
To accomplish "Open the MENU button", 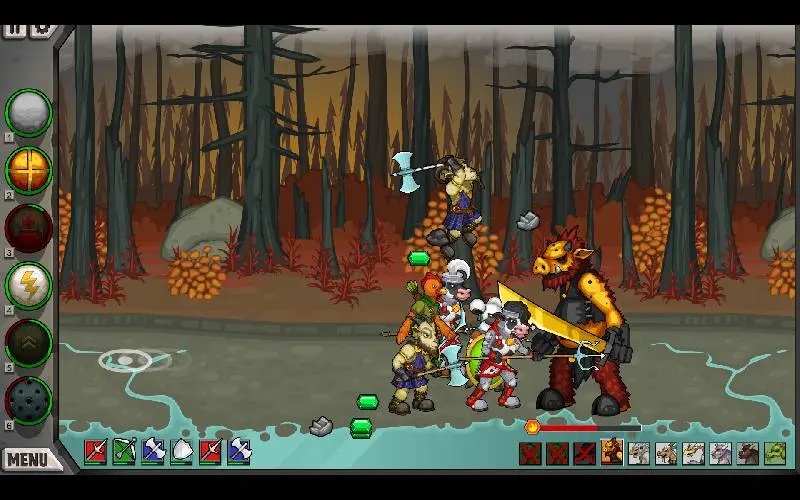I will coord(27,460).
